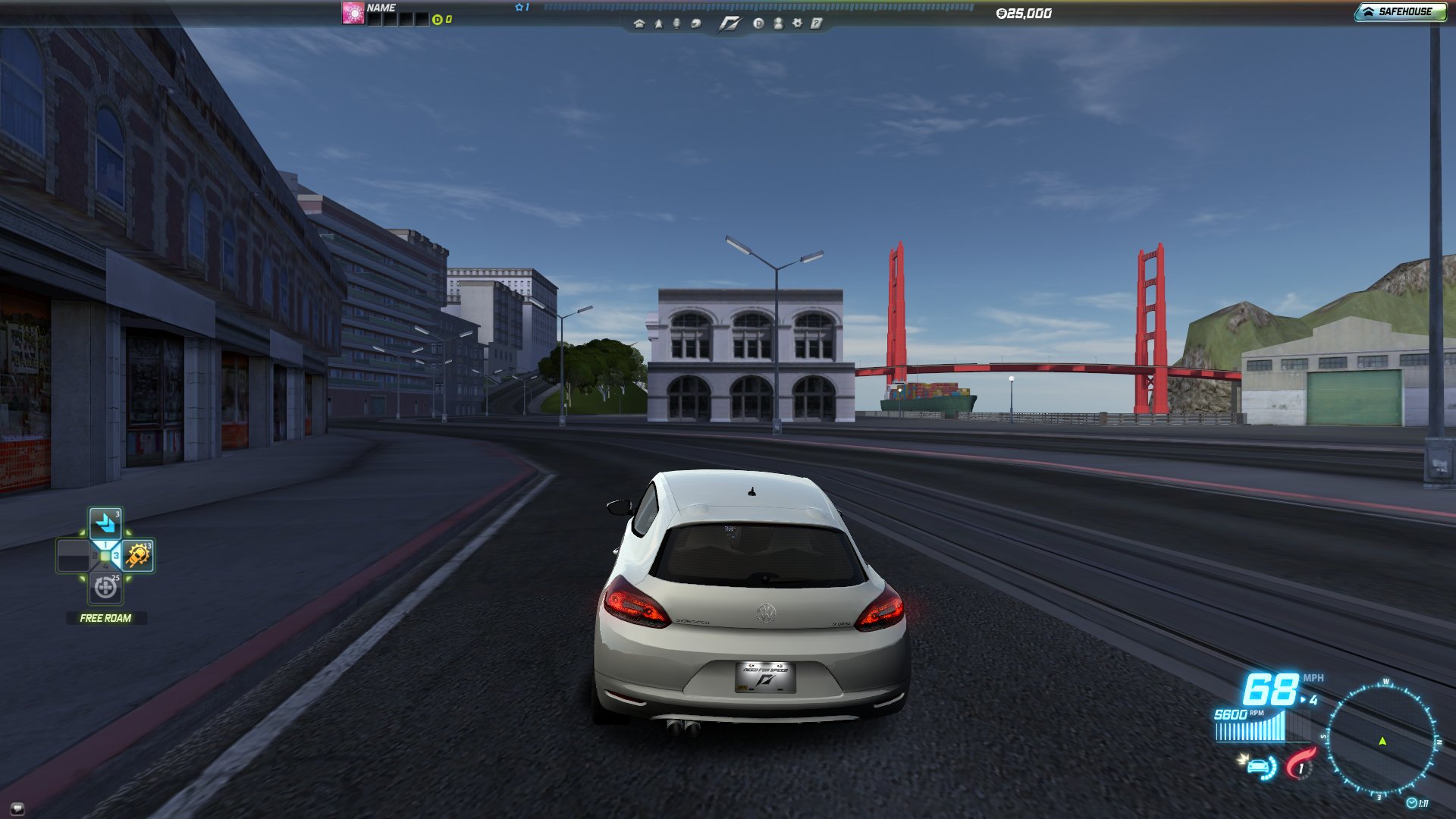Open the empty power-up slot 2
Image resolution: width=1456 pixels, height=819 pixels.
pos(73,556)
